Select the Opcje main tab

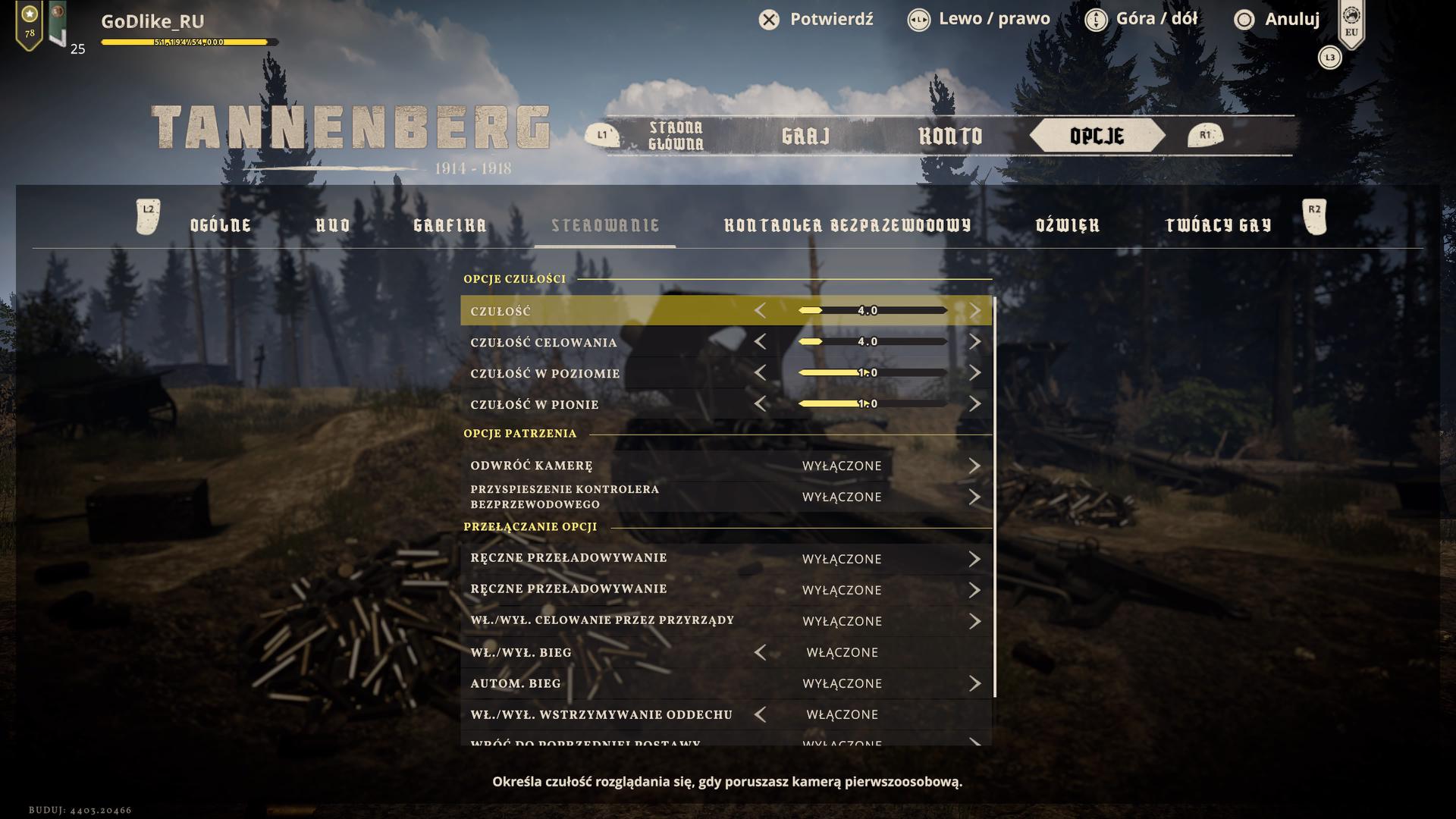point(1097,136)
